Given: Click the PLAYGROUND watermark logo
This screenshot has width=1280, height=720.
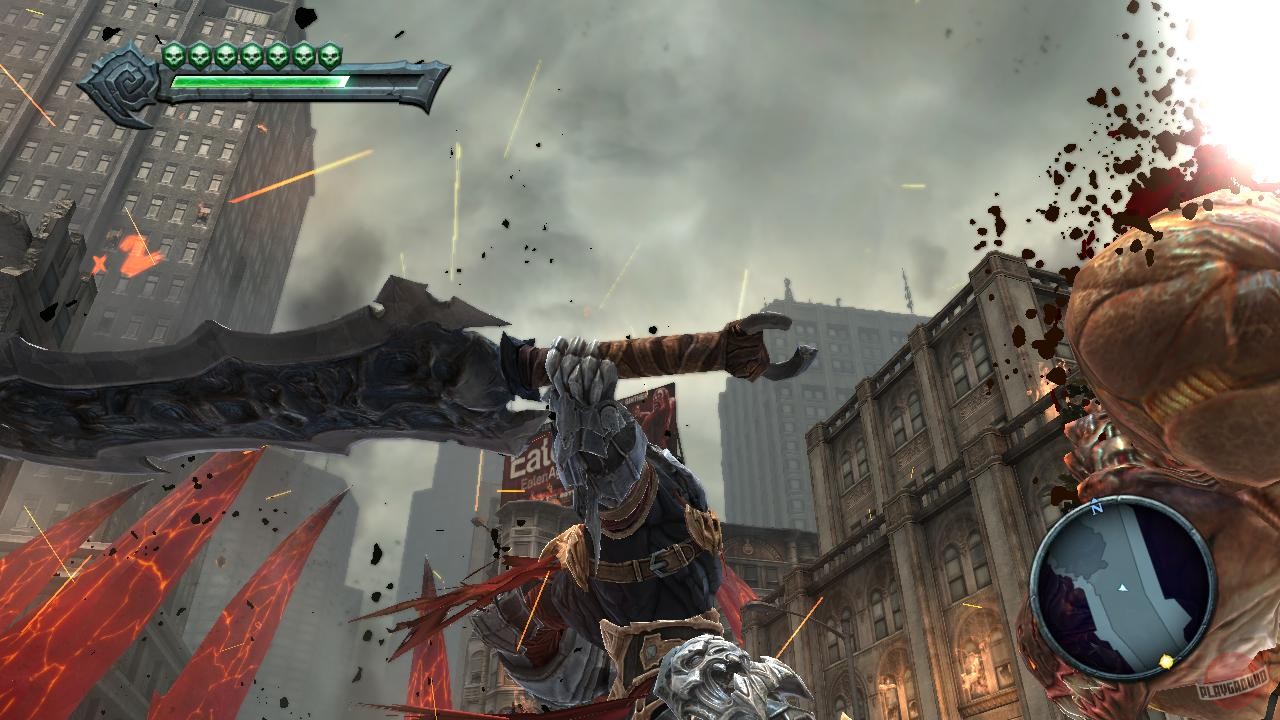Looking at the screenshot, I should [x=1232, y=685].
